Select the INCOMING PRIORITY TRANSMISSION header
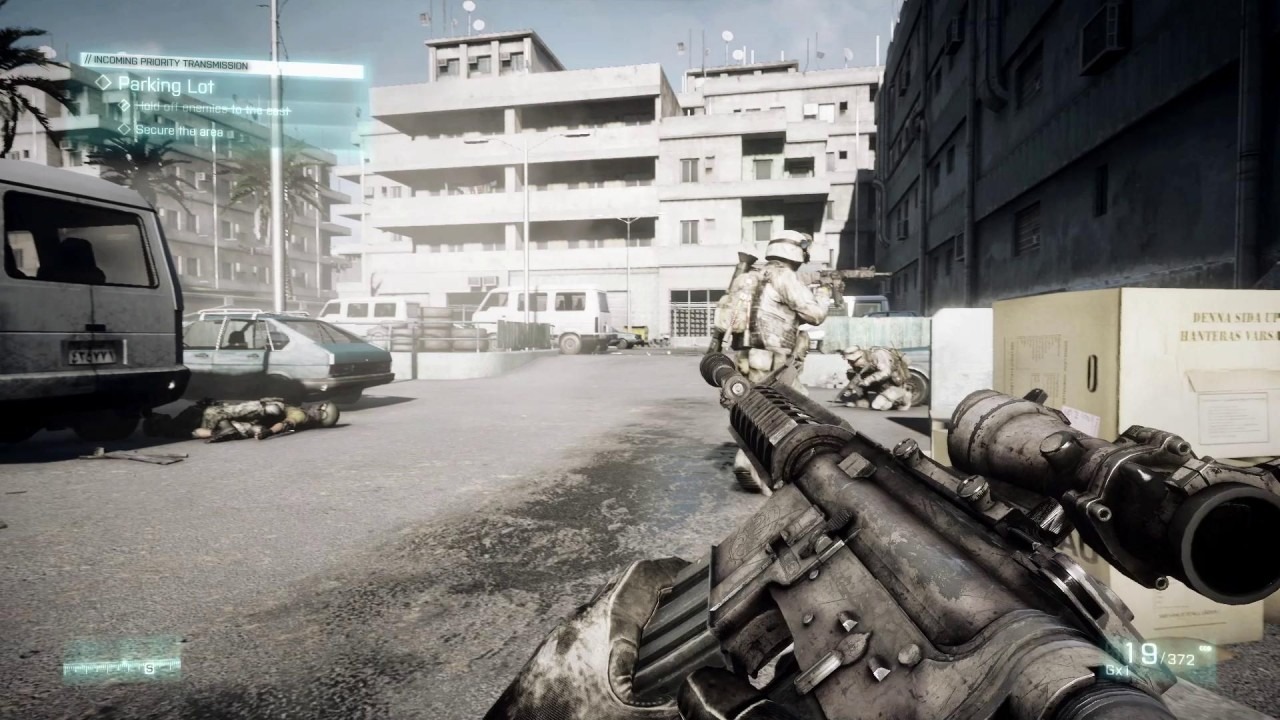This screenshot has height=720, width=1280. (x=170, y=60)
